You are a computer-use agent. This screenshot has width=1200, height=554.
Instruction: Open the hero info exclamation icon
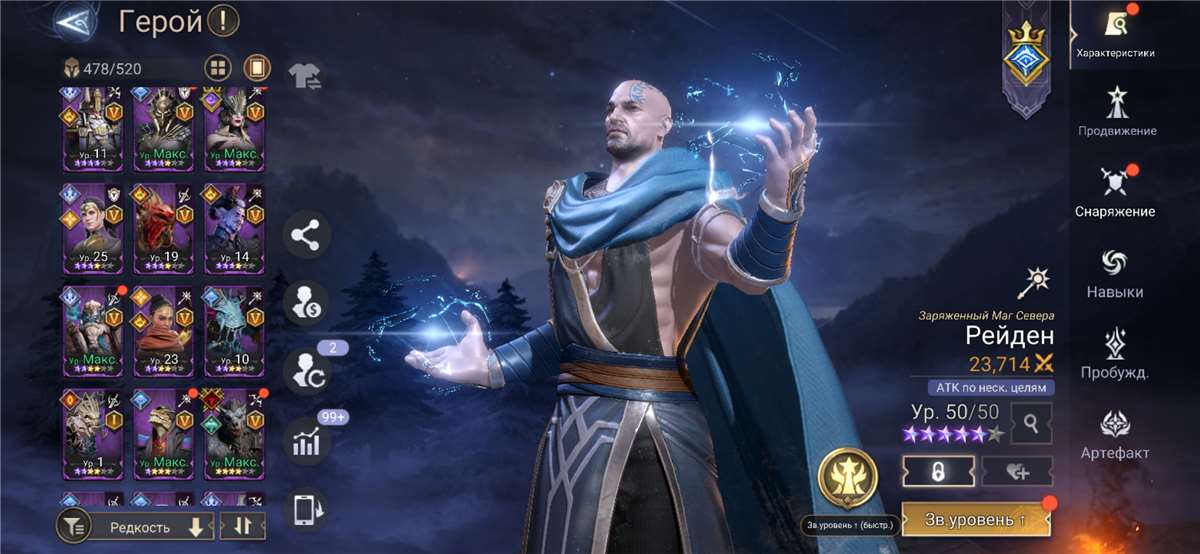tap(224, 20)
